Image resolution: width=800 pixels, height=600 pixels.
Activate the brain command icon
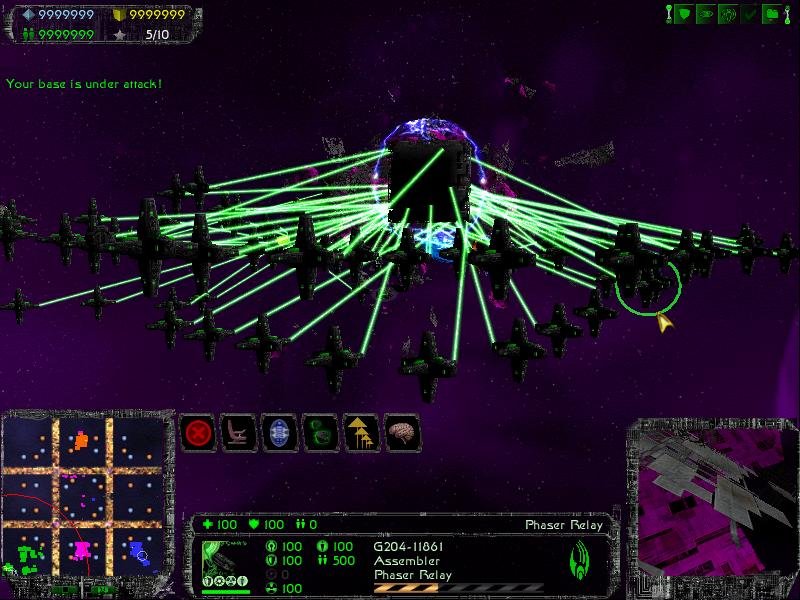[x=401, y=433]
